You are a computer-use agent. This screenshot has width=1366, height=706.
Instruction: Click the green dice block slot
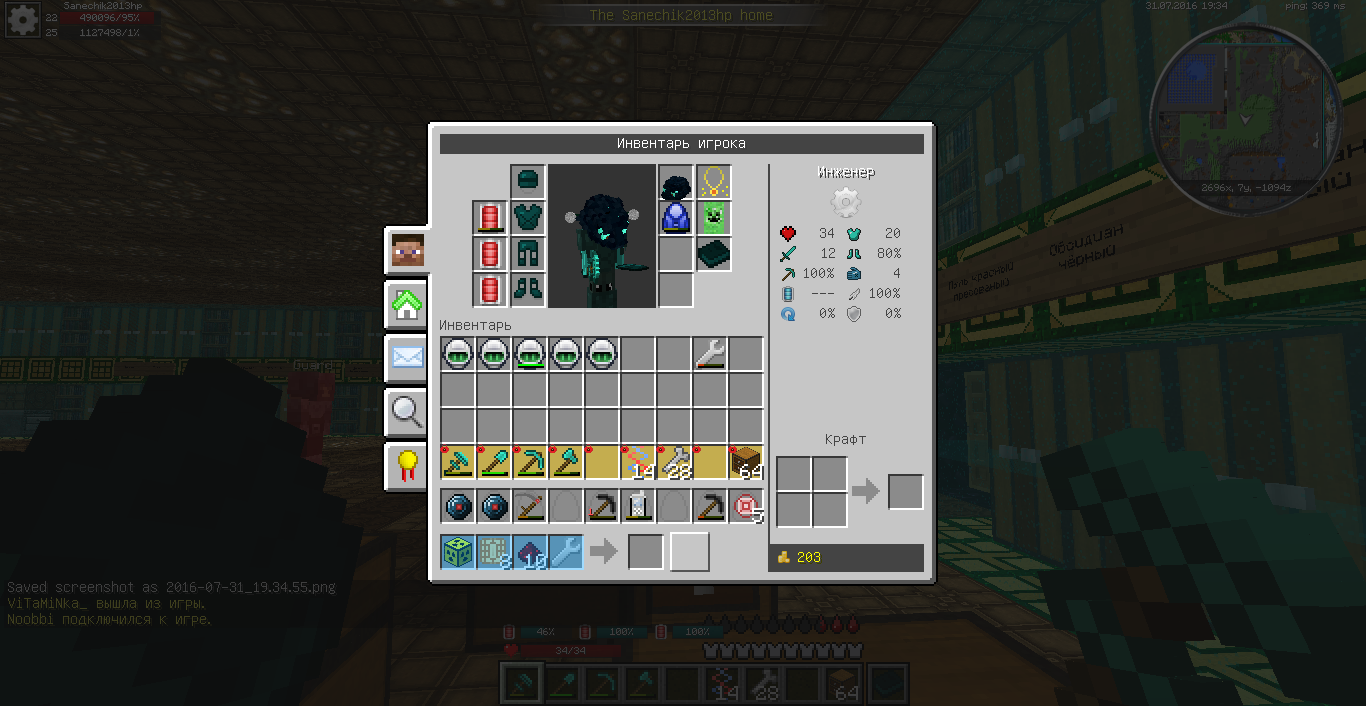(457, 552)
